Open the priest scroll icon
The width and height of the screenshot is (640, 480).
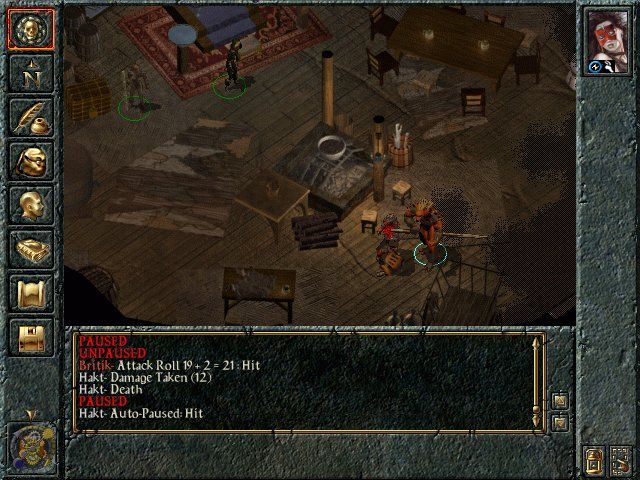pyautogui.click(x=29, y=293)
